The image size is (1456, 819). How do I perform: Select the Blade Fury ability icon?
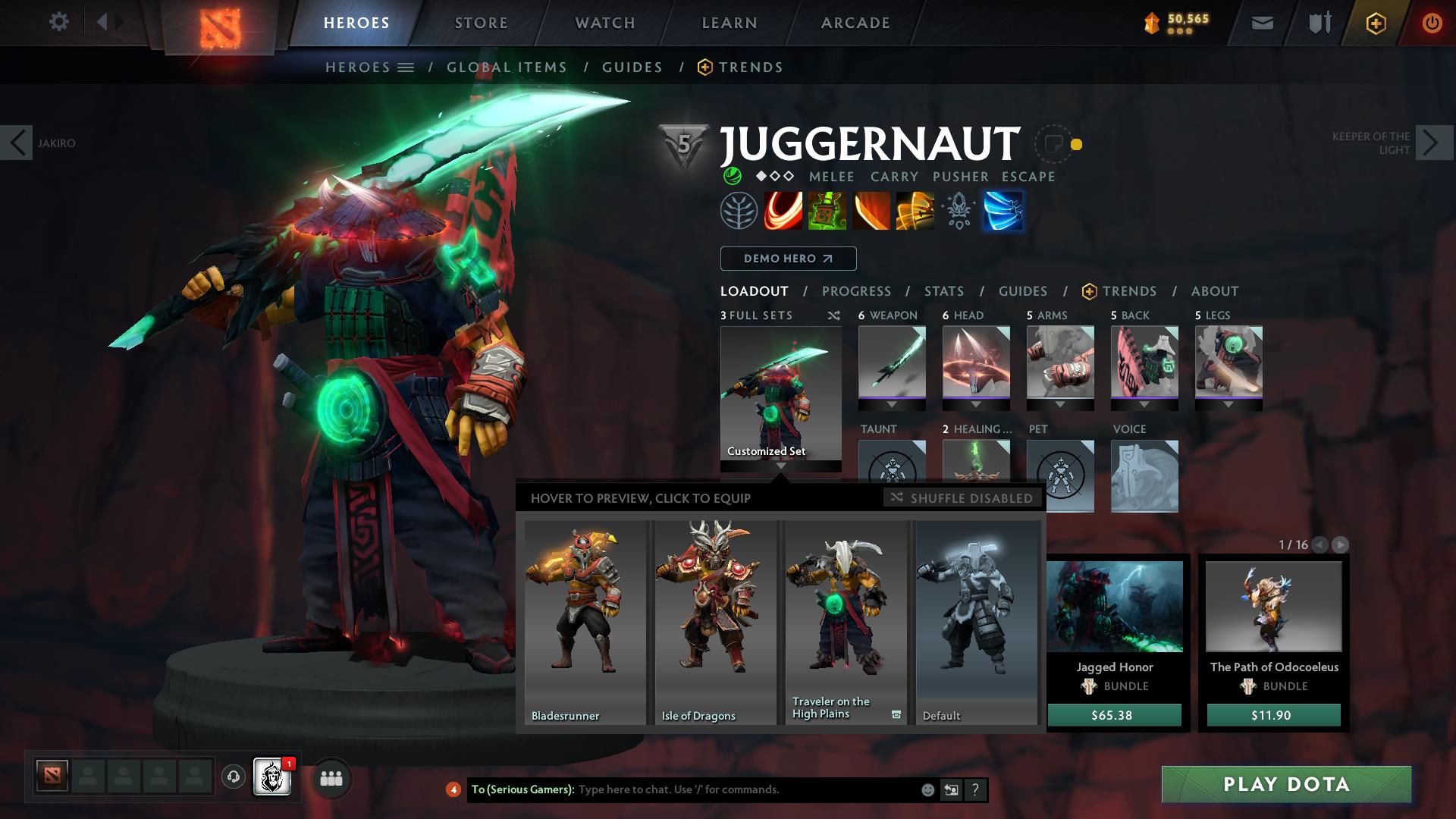coord(783,211)
